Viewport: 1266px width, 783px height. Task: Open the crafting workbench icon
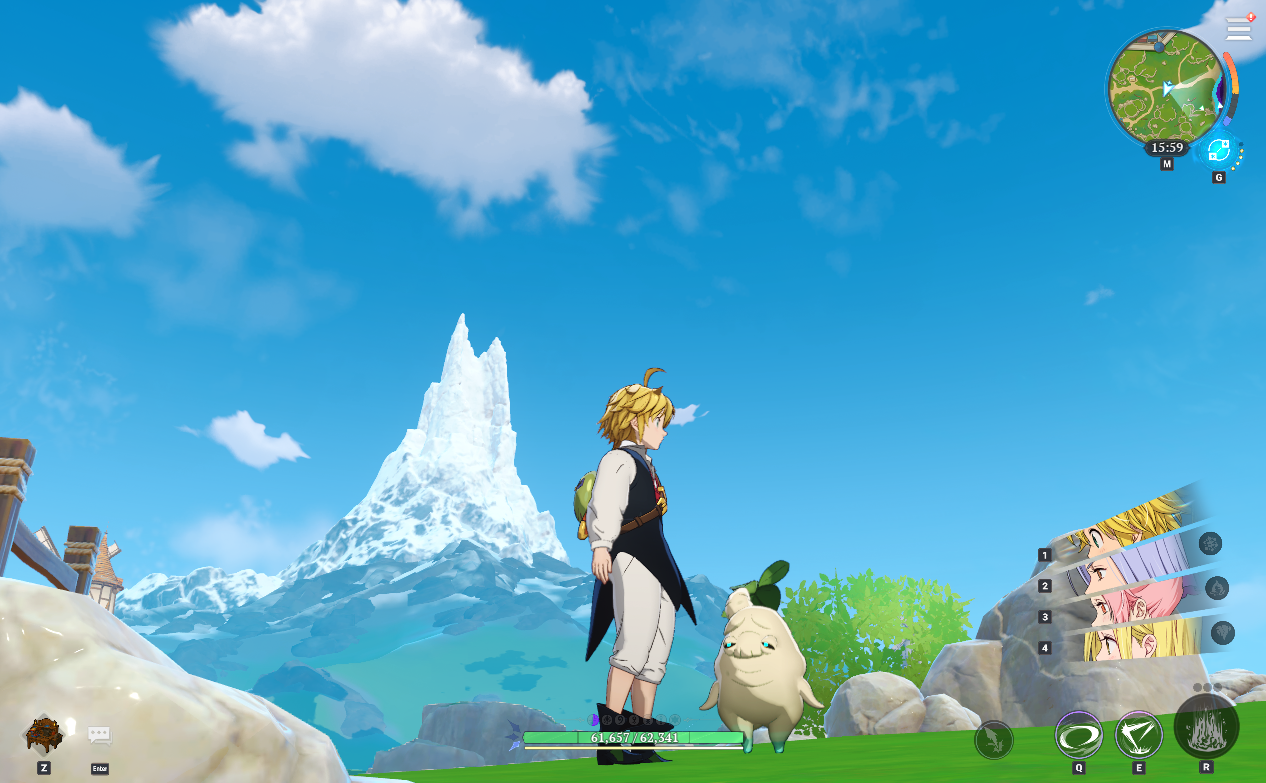point(44,735)
